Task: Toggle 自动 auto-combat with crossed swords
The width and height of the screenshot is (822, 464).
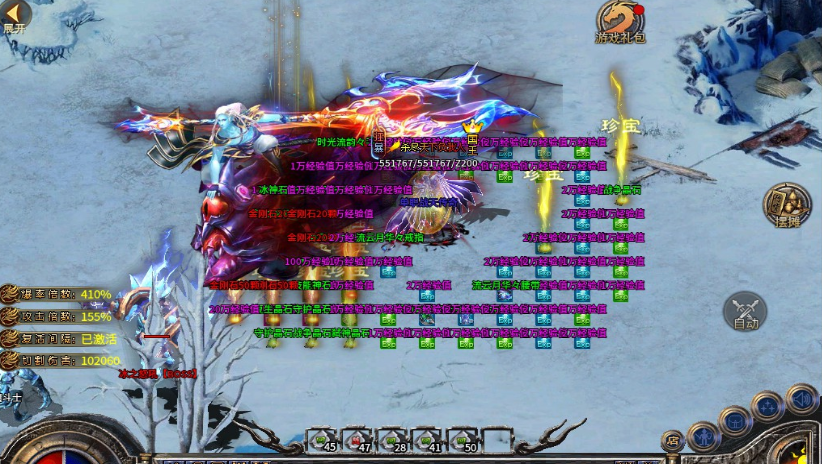Action: point(747,312)
